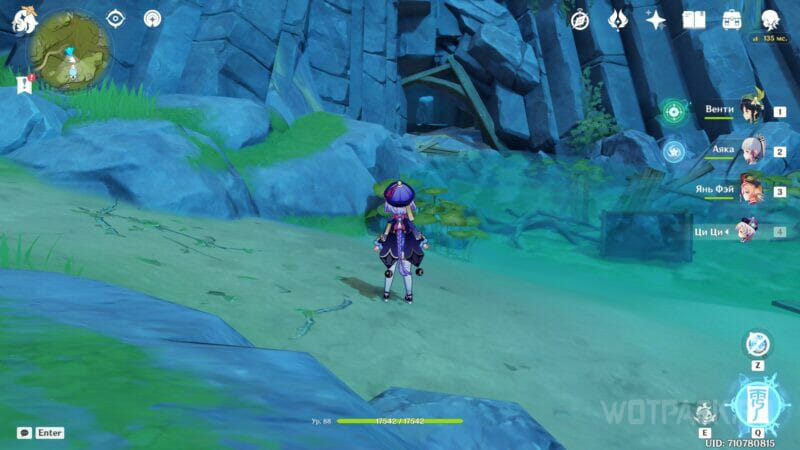Open the circular minimap
The width and height of the screenshot is (800, 450).
pyautogui.click(x=70, y=50)
